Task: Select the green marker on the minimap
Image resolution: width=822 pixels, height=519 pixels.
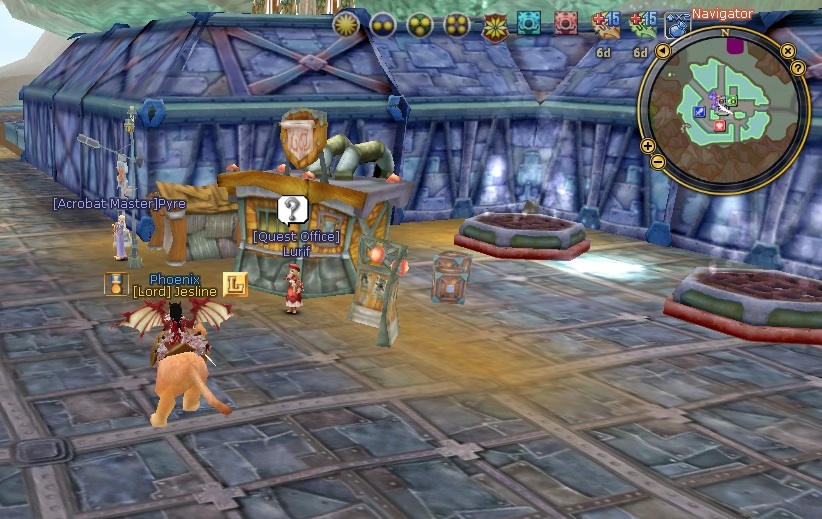Action: point(732,101)
